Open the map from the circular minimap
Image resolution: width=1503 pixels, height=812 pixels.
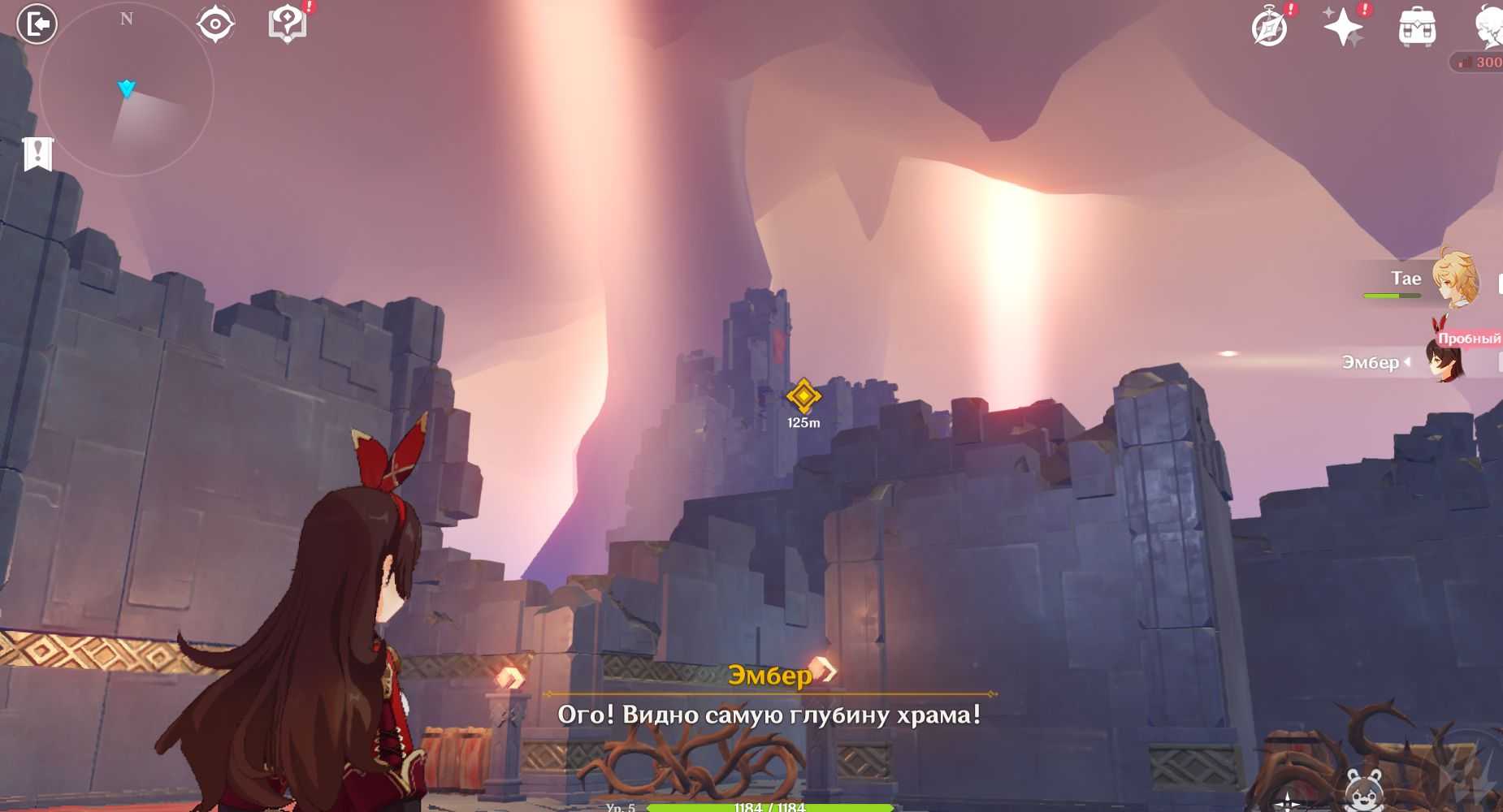[126, 89]
